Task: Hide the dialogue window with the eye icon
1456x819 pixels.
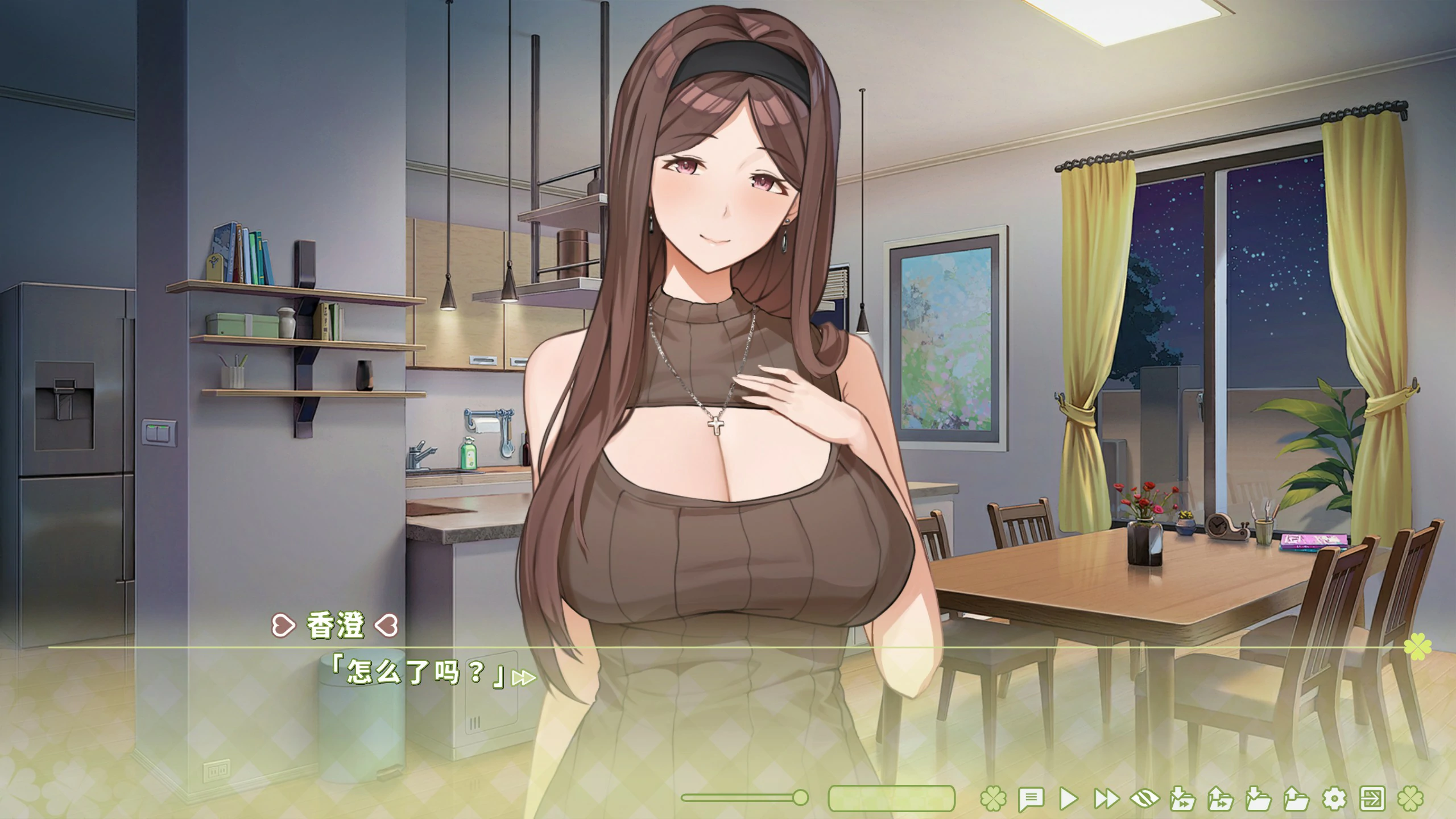Action: click(1144, 799)
